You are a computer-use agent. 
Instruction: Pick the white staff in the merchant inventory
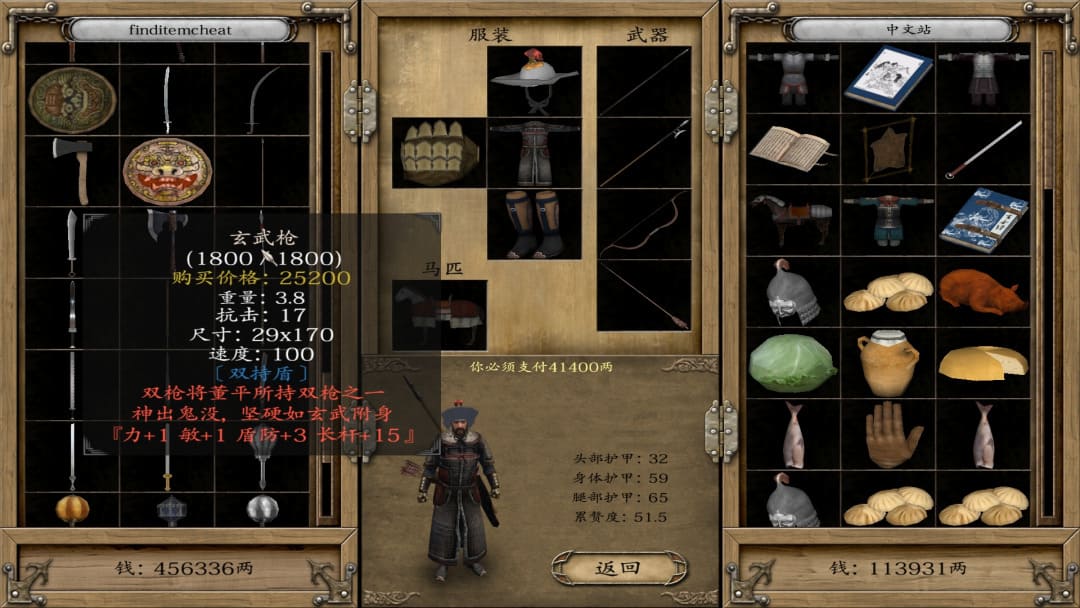pos(983,148)
